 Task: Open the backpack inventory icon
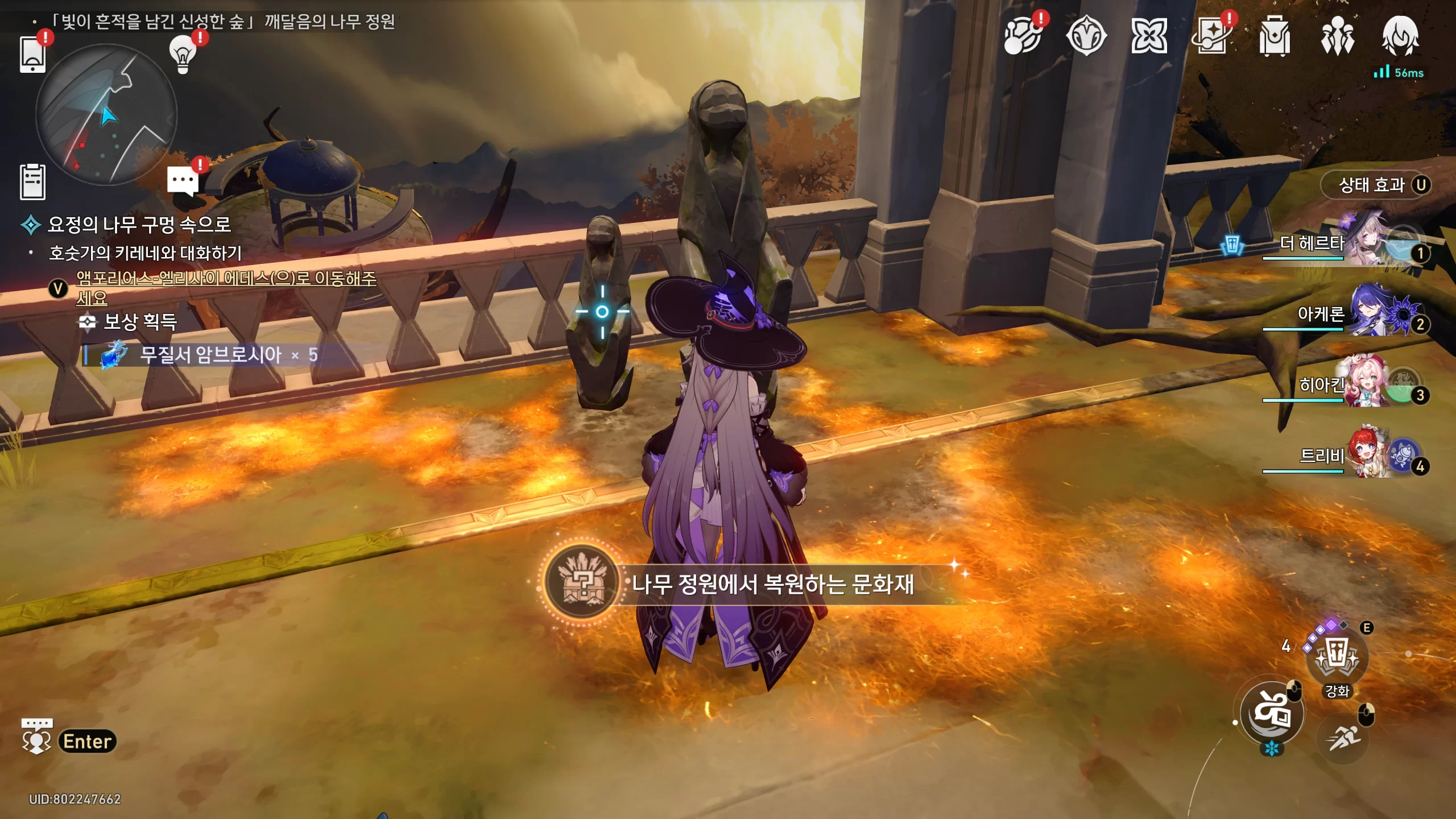(x=1275, y=37)
